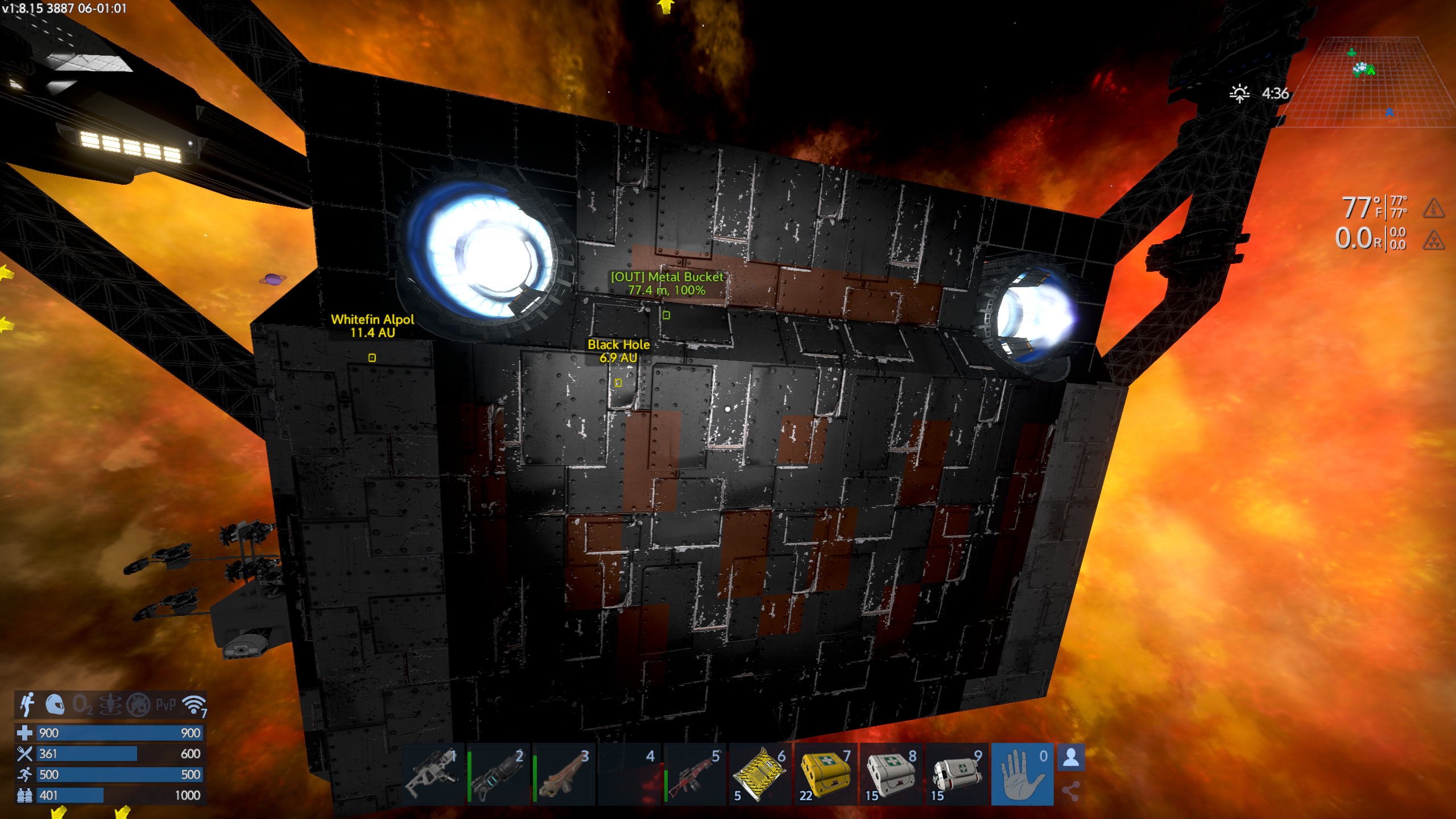Click the PvP status indicator

[166, 705]
